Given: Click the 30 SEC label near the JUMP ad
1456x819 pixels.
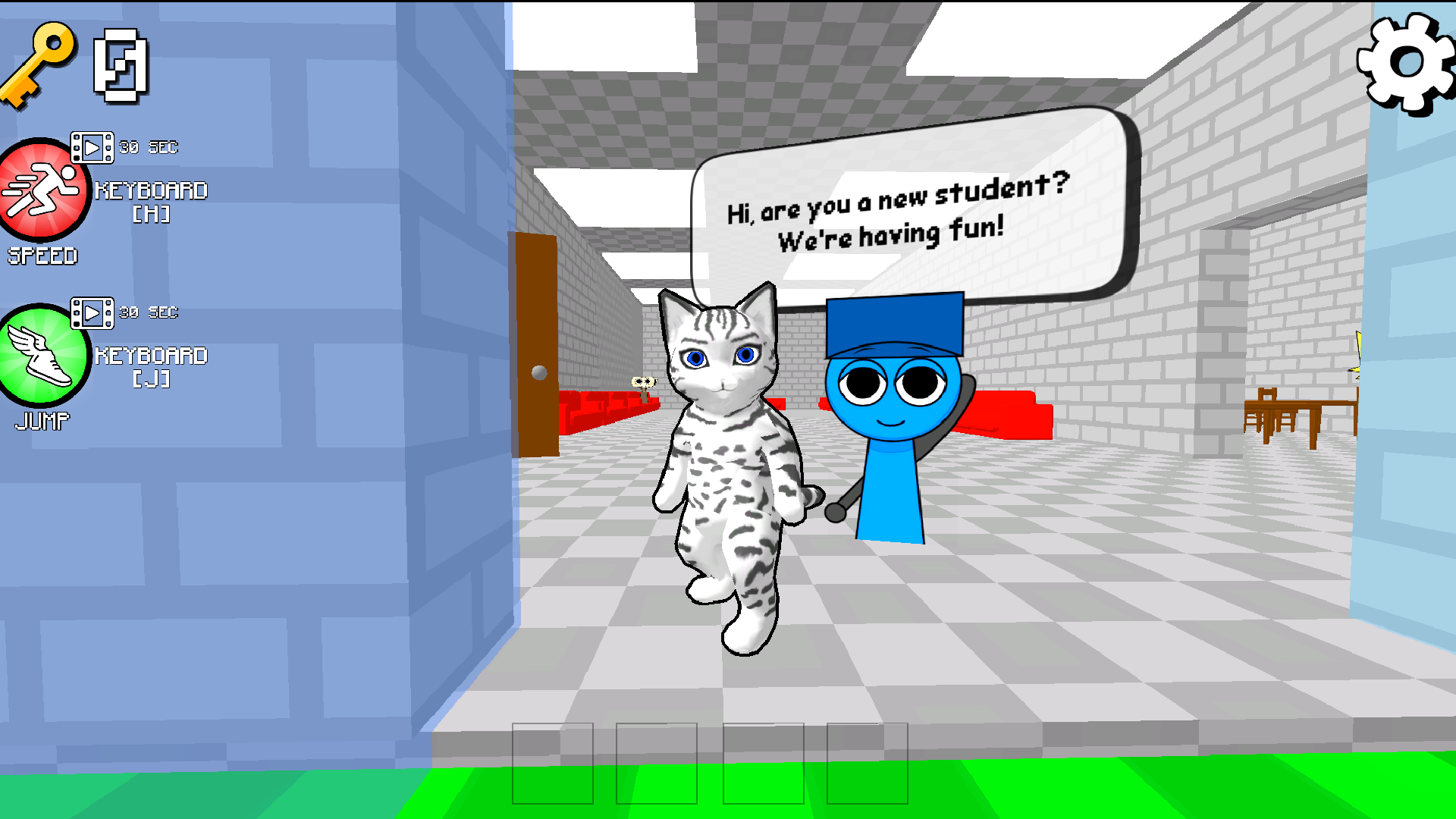Looking at the screenshot, I should click(x=149, y=312).
